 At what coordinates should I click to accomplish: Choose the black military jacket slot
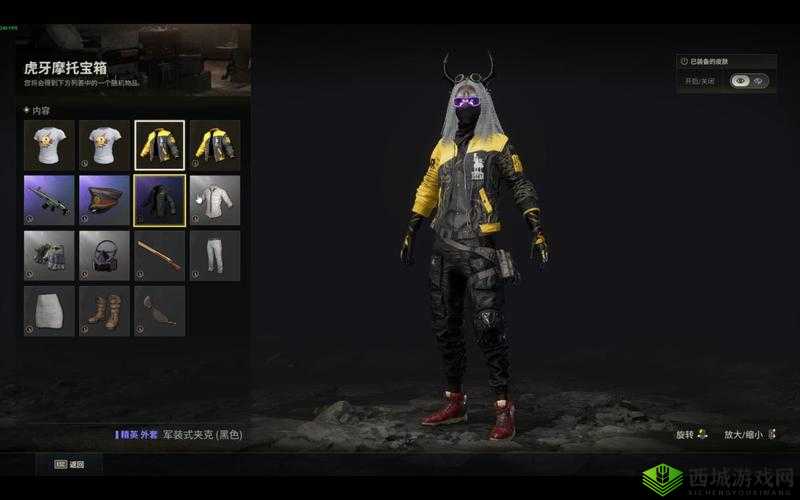(x=160, y=201)
